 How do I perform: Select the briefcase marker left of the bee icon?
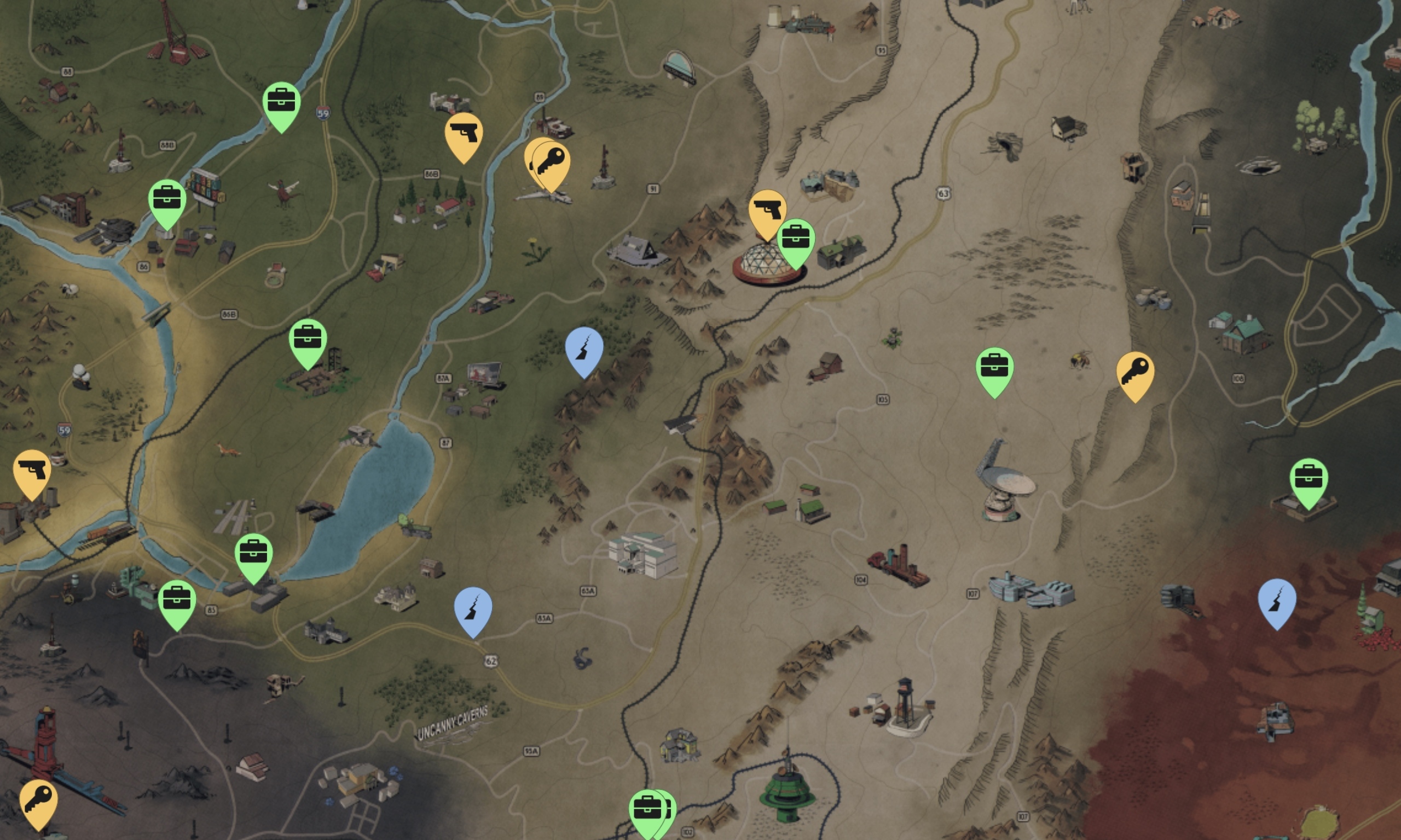[x=994, y=367]
